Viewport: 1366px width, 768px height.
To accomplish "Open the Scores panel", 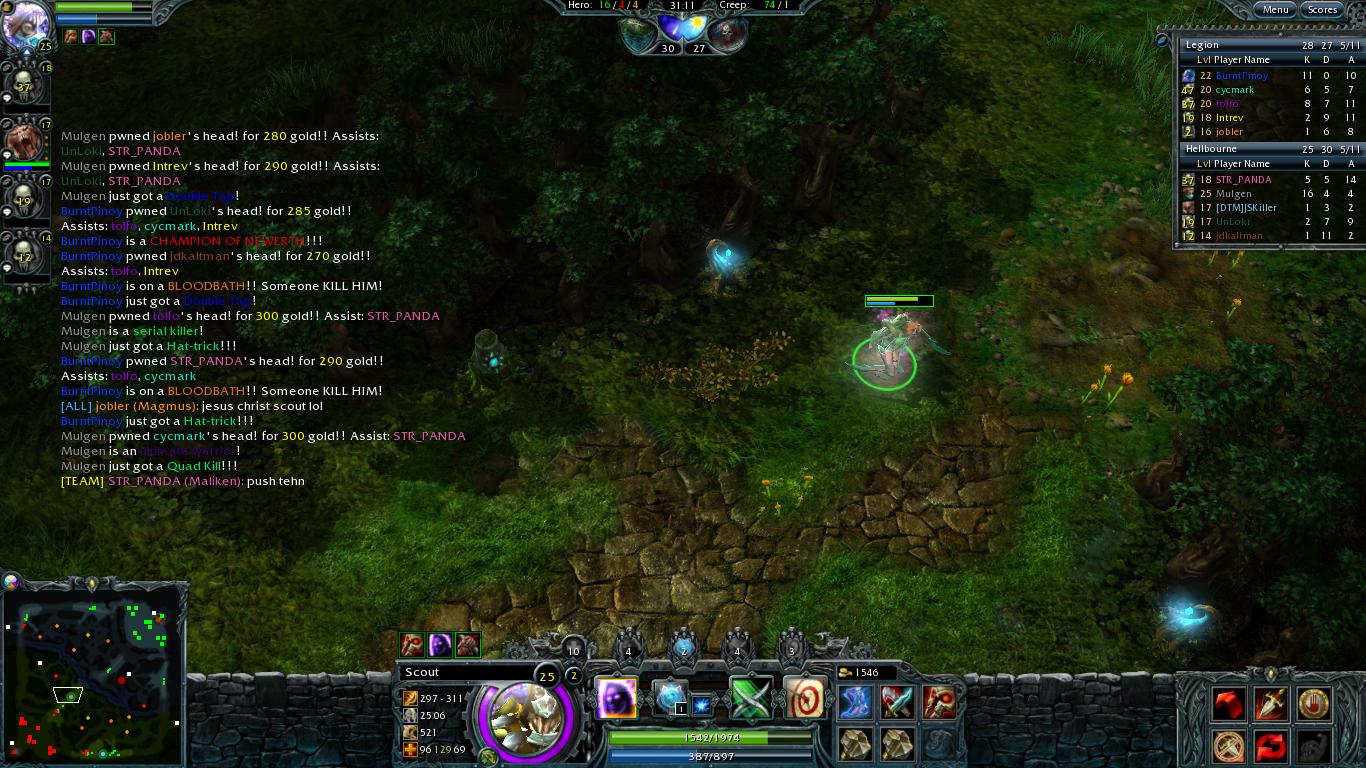I will tap(1322, 9).
